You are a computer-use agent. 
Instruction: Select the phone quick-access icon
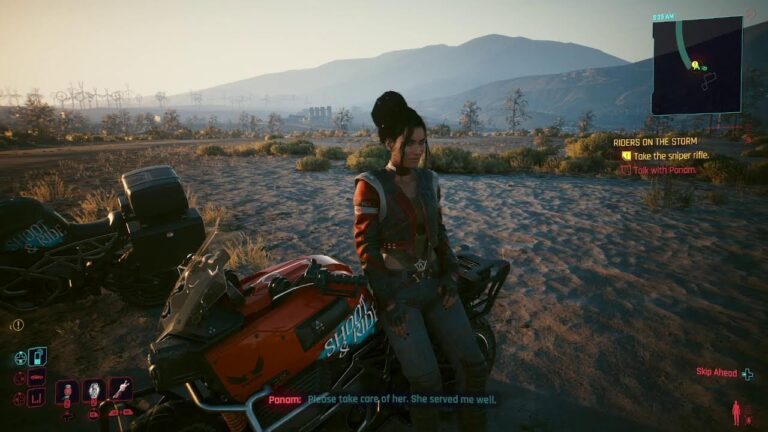[37, 356]
